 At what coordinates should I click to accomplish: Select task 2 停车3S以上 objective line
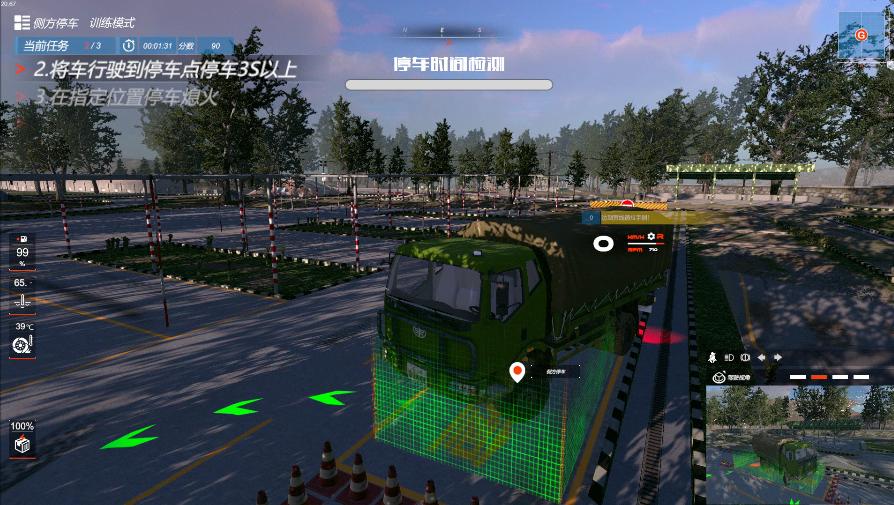165,70
